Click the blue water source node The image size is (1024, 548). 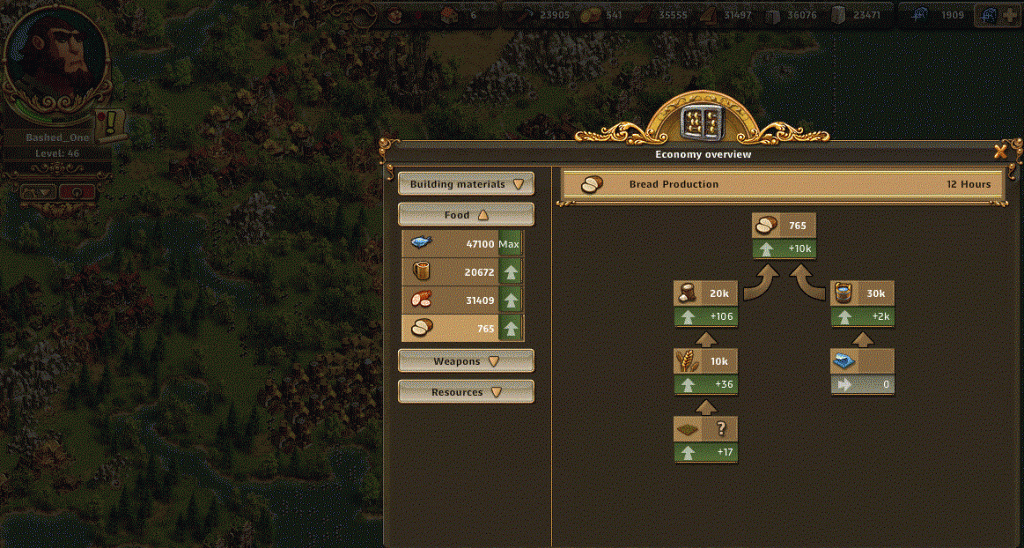click(862, 362)
